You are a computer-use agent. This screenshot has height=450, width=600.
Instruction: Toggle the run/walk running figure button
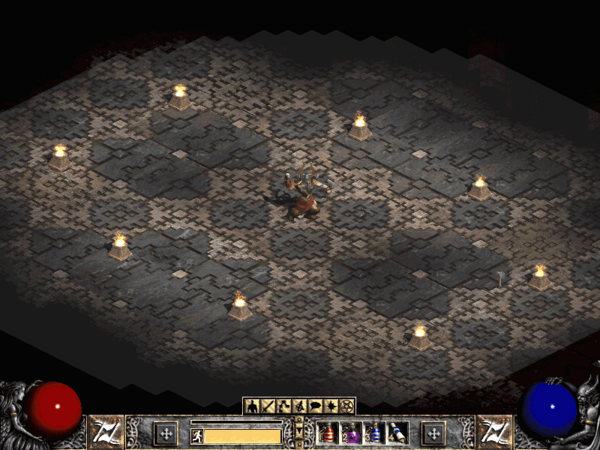click(x=197, y=435)
